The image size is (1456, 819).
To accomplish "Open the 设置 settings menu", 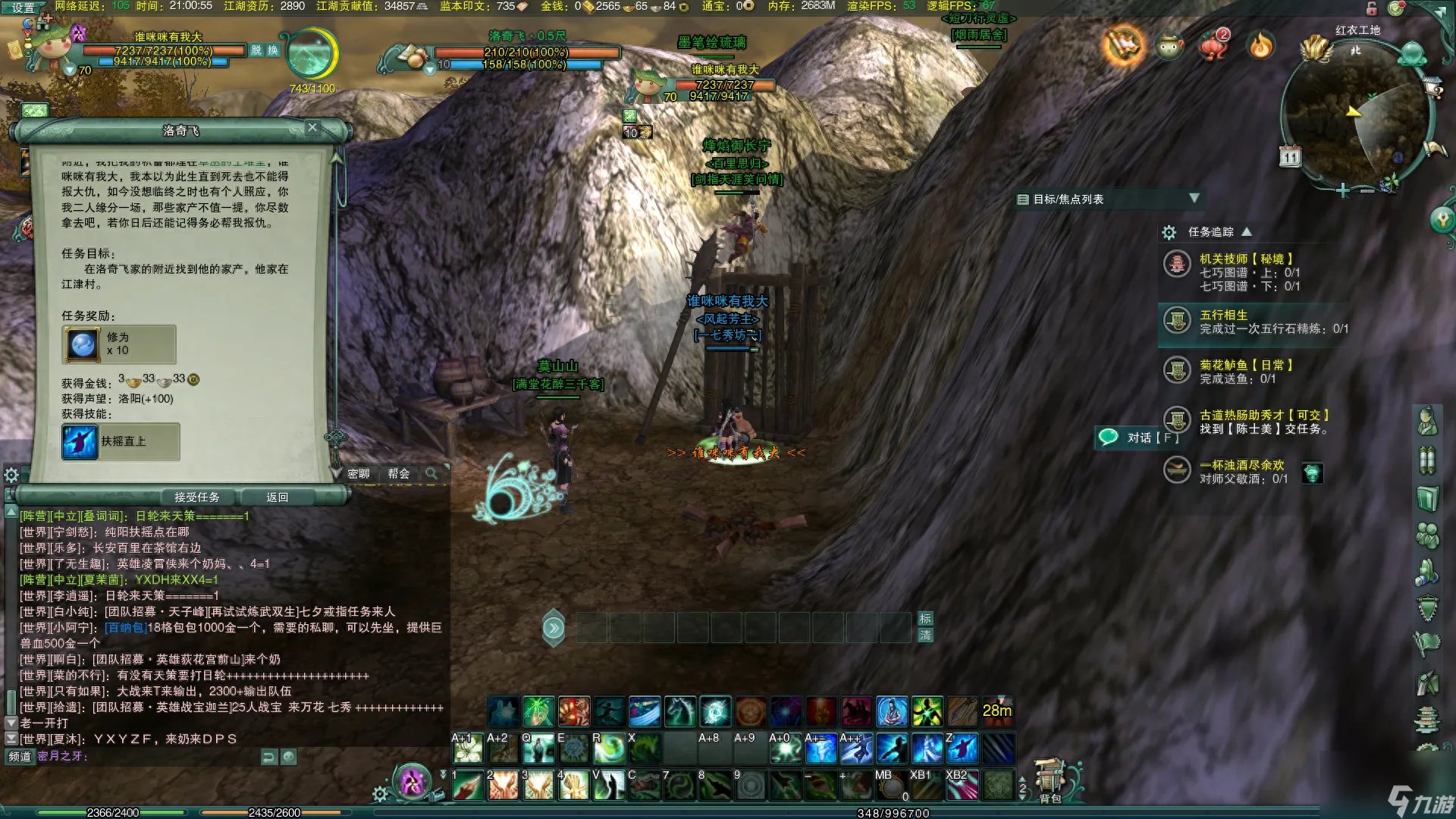I will click(x=23, y=8).
